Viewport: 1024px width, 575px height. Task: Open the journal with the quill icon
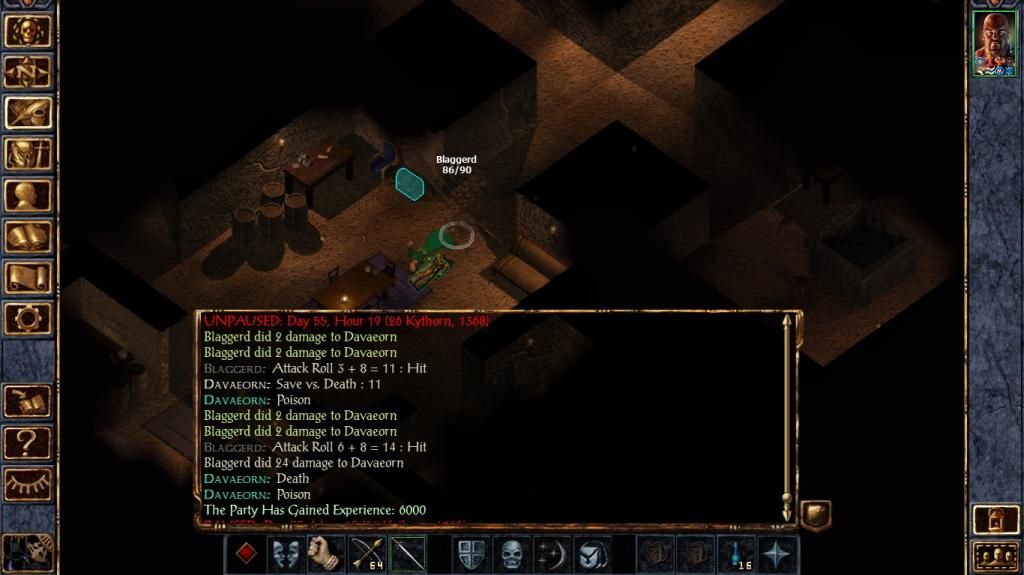click(x=28, y=112)
